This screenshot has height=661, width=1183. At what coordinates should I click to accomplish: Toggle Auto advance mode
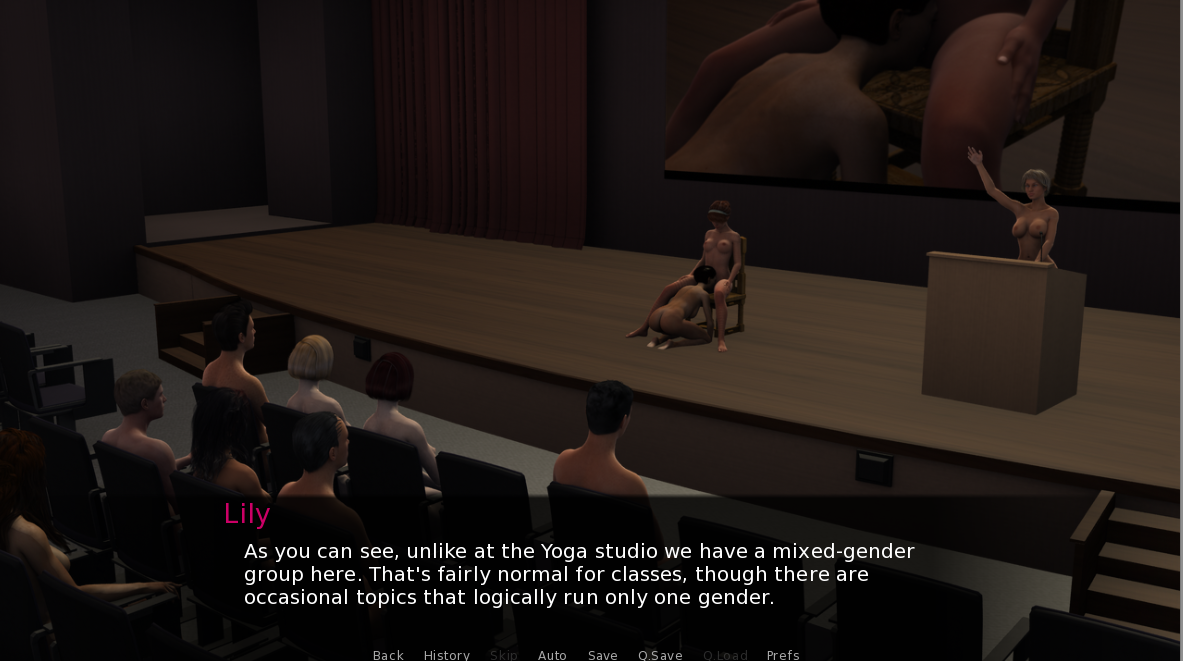552,655
